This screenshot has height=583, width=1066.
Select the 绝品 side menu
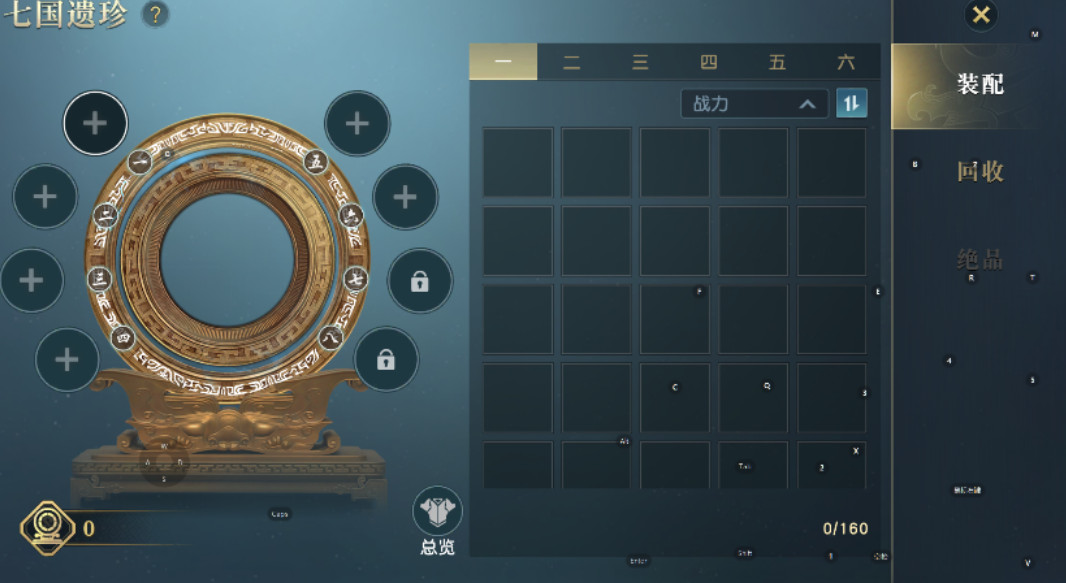click(979, 259)
